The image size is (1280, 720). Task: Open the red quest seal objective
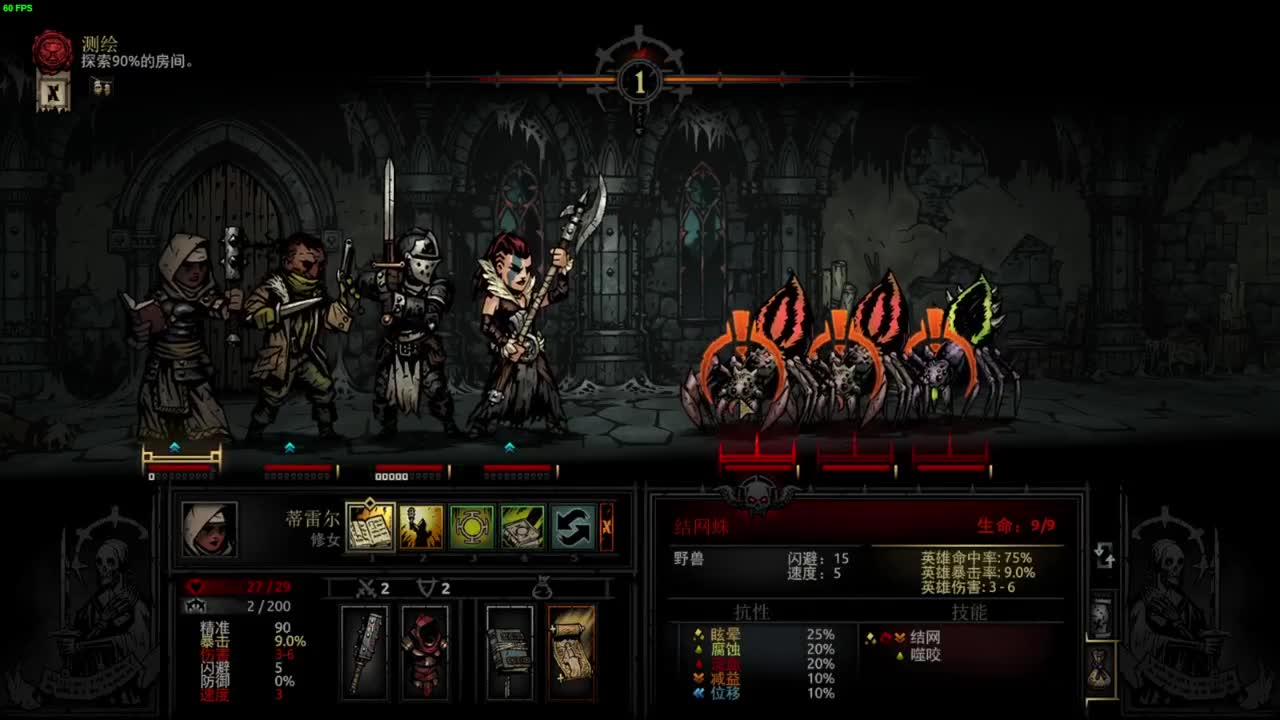coord(52,51)
